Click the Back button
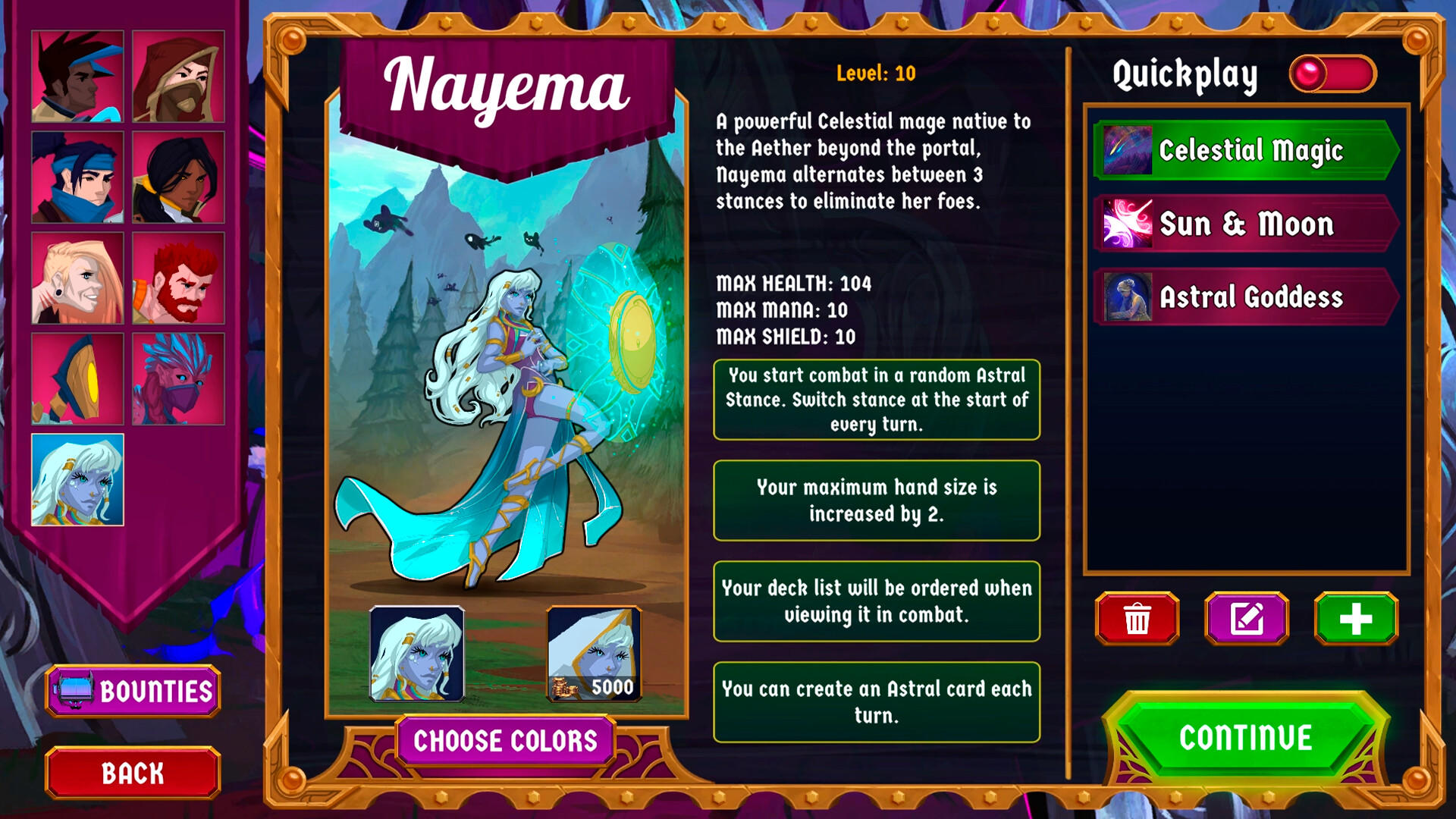 [132, 773]
